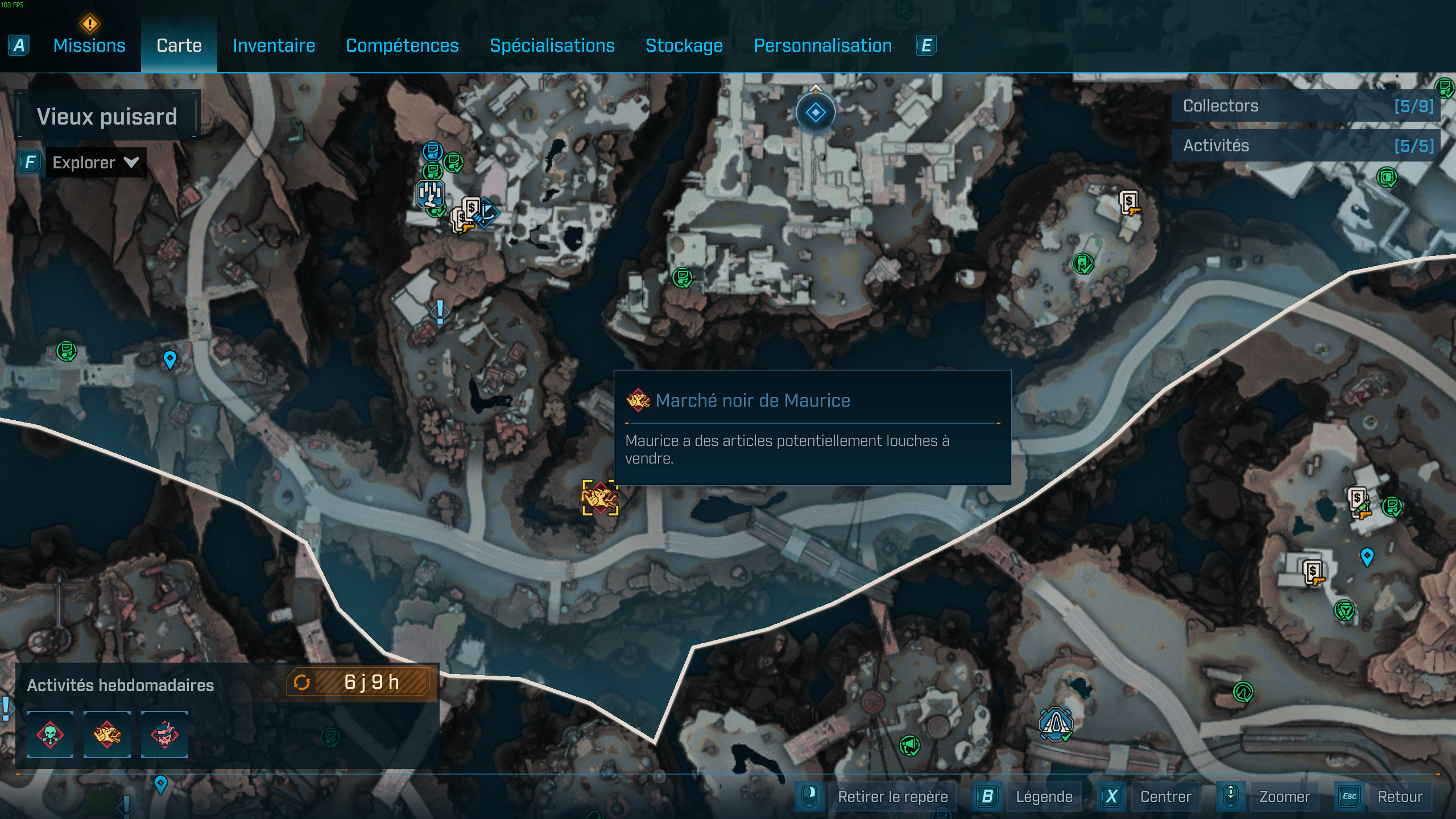1456x819 pixels.
Task: Click the player location marker at top center
Action: tap(816, 112)
